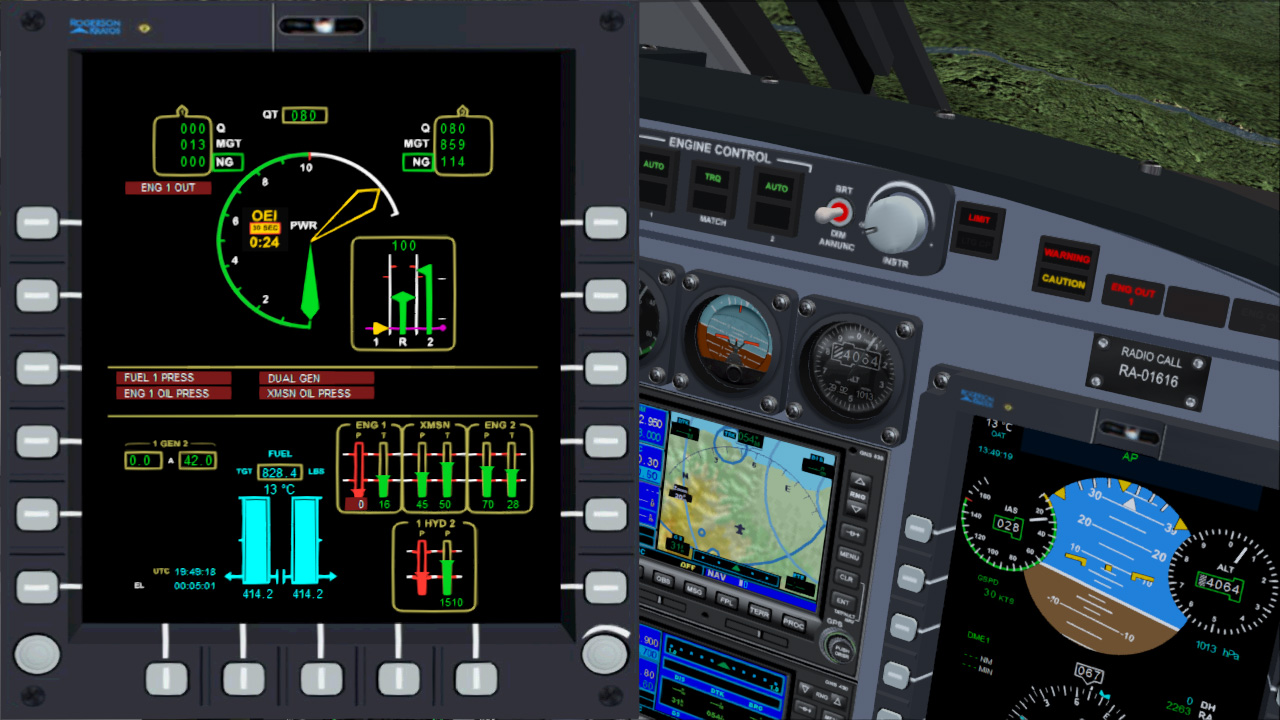Open the GPS flight plan with FPL
Viewport: 1280px width, 720px height.
click(x=725, y=599)
